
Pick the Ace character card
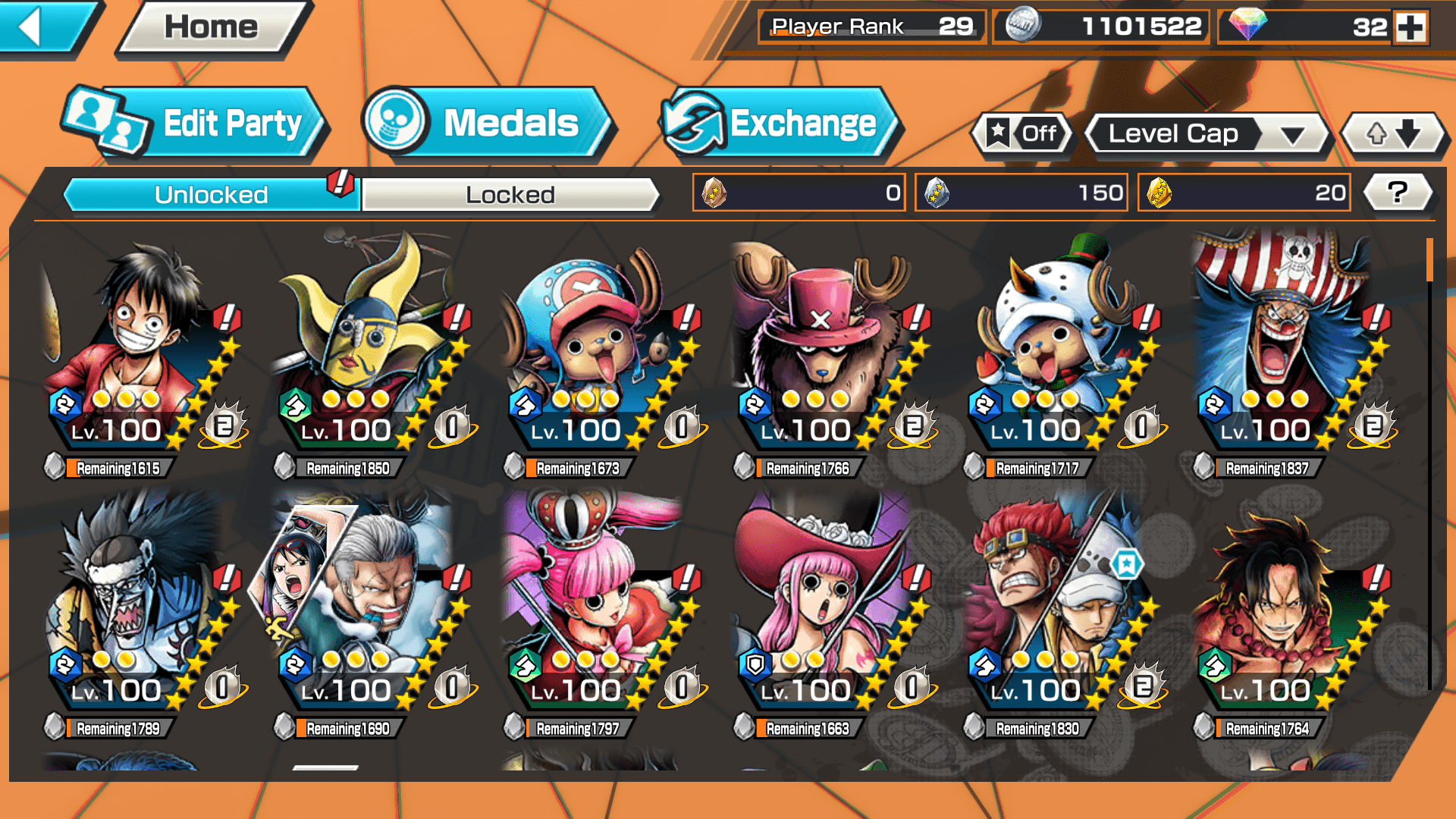pyautogui.click(x=1289, y=607)
